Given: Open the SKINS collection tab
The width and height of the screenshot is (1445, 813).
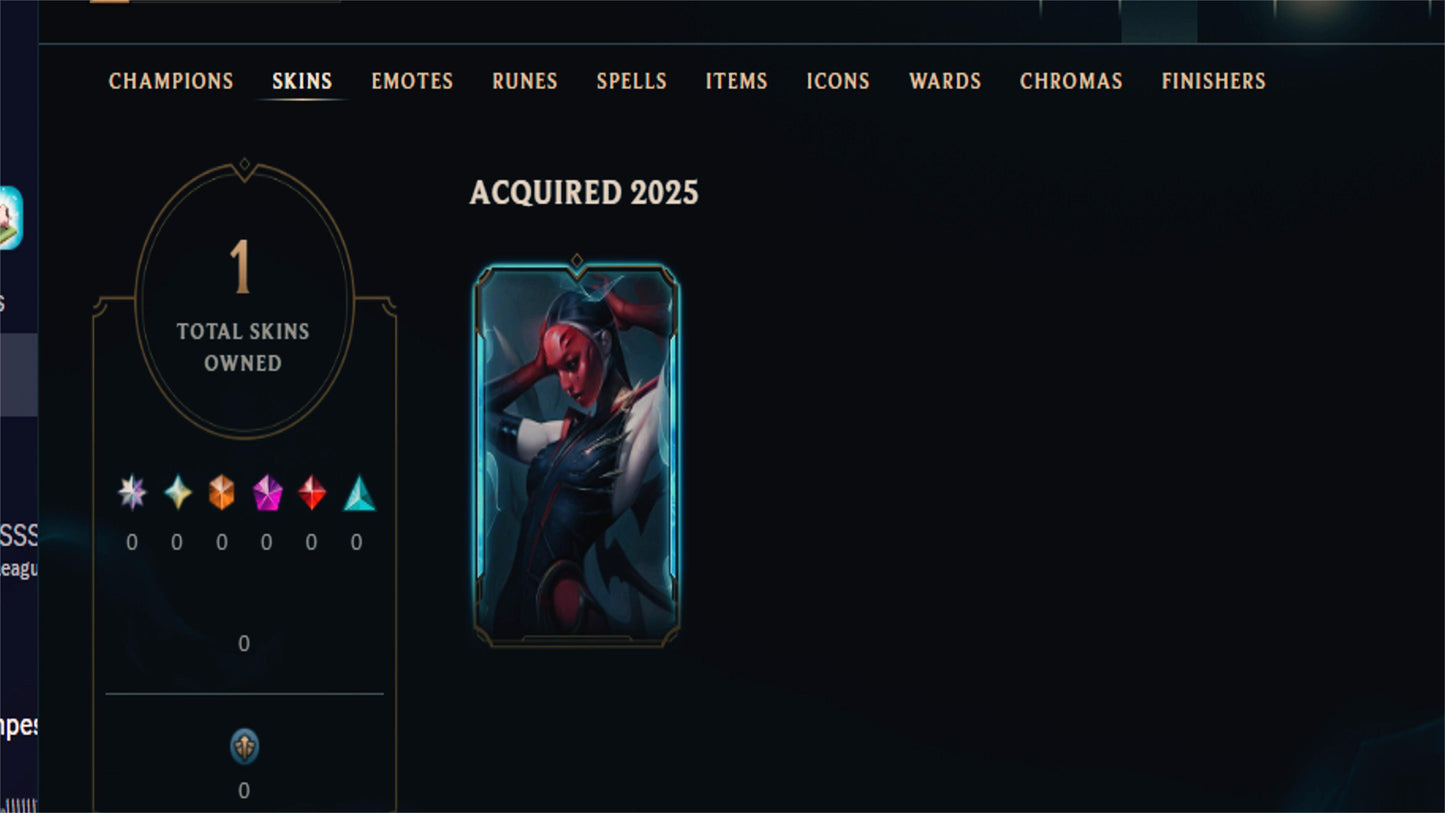Looking at the screenshot, I should [x=302, y=81].
